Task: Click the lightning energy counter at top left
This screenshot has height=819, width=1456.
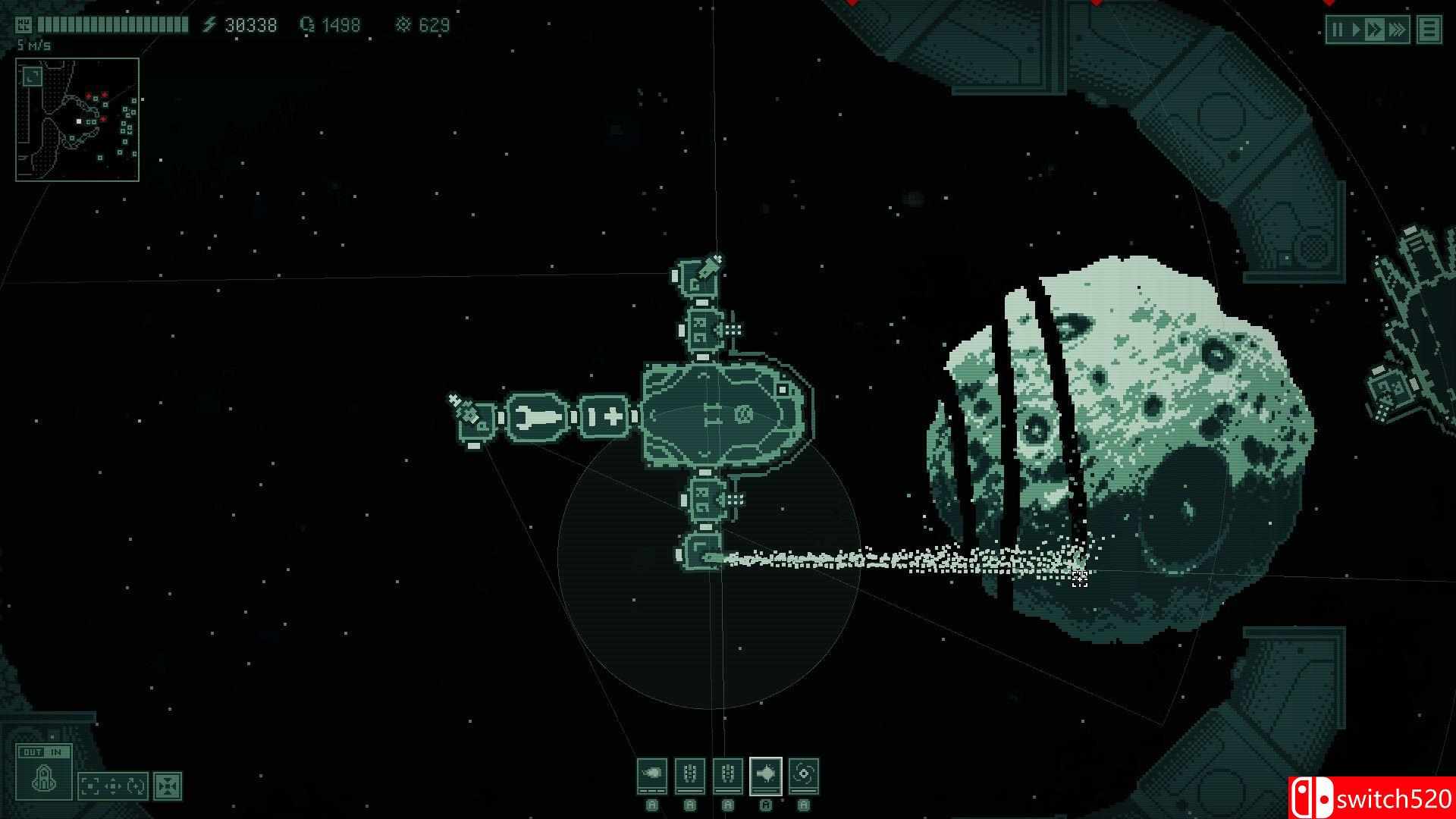Action: 244,24
